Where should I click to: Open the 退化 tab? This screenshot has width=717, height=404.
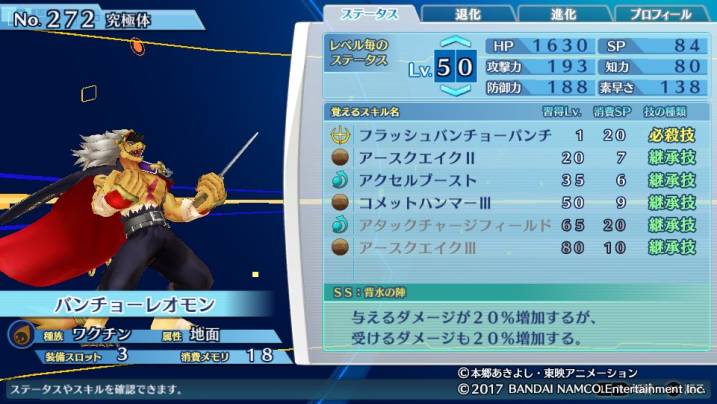466,14
